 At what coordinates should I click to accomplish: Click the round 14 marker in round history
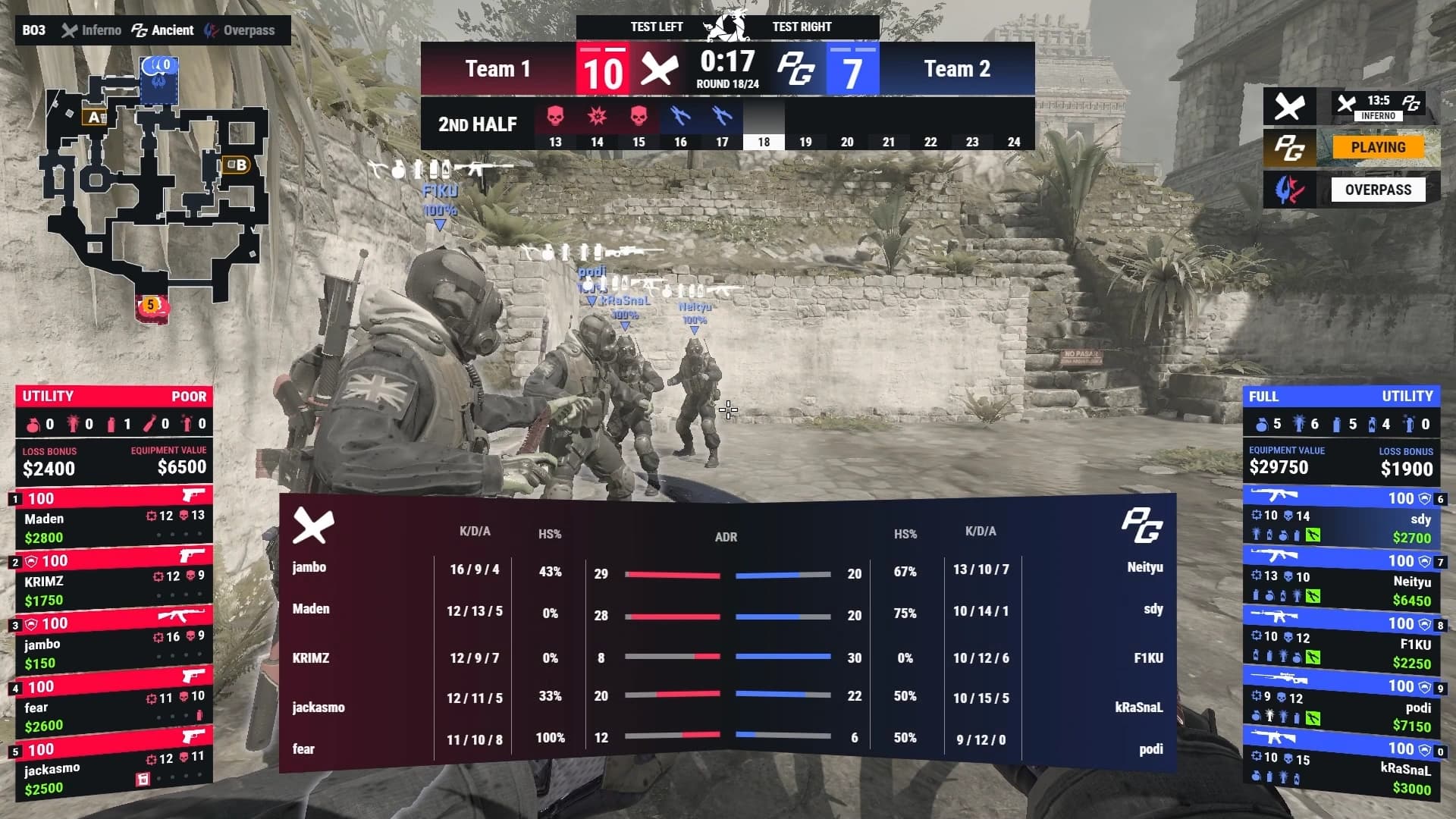[597, 124]
